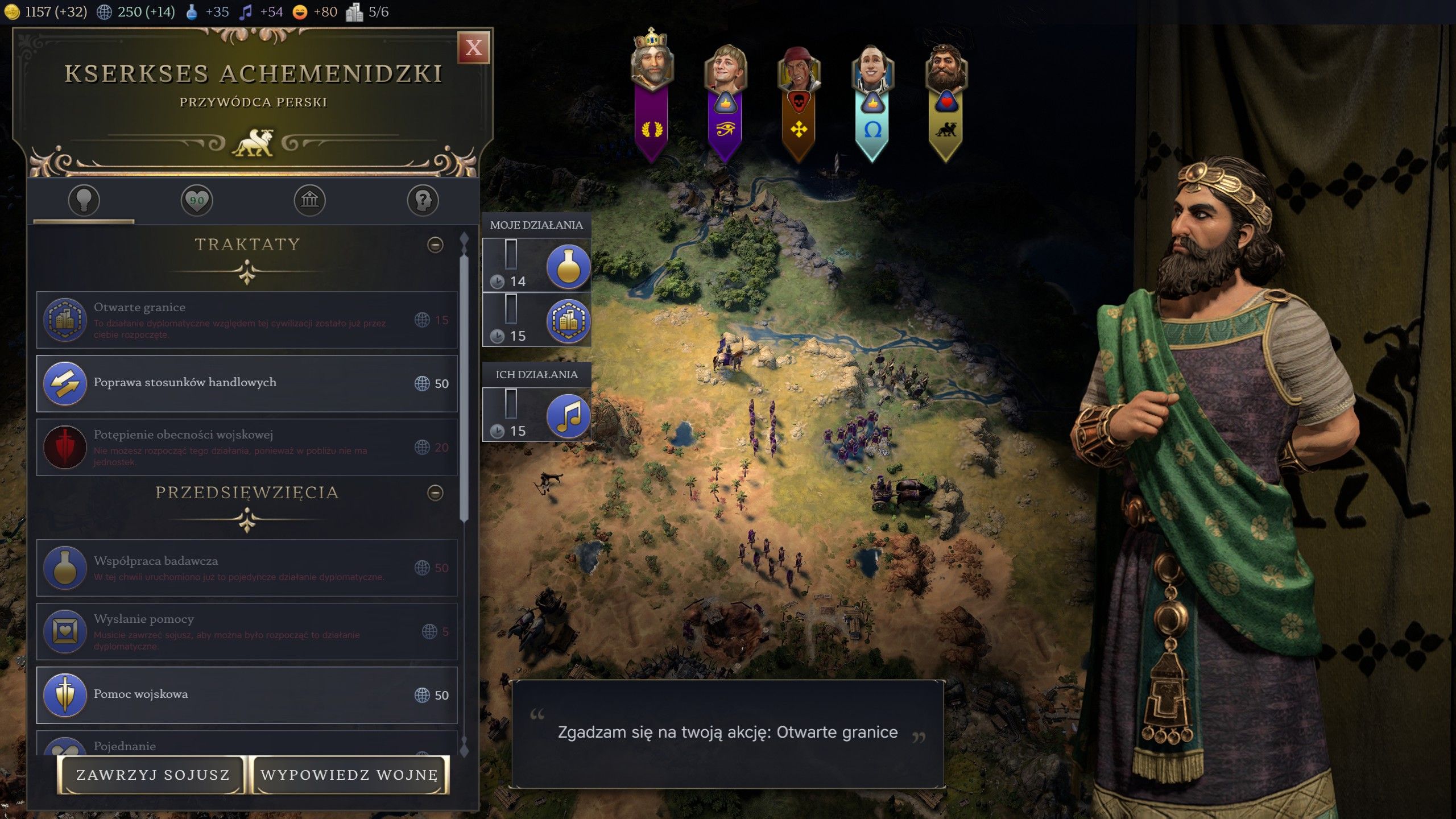View their active music note action
Screen dimensions: 1456x819
(568, 416)
